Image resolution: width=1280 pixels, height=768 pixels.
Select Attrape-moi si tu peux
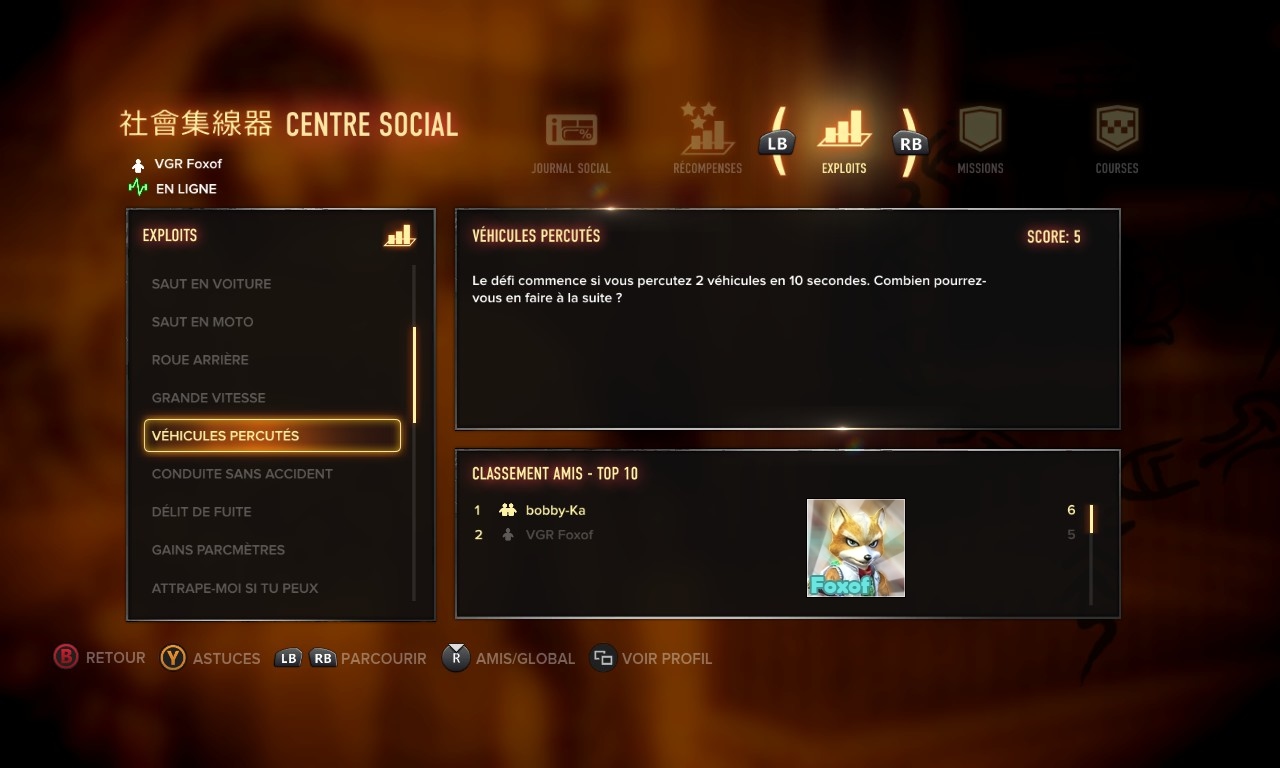coord(235,588)
